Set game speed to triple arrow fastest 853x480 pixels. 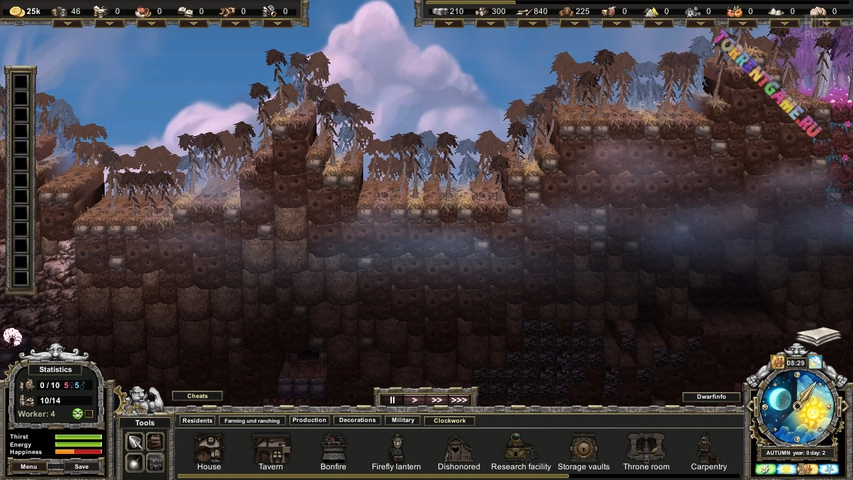tap(458, 400)
